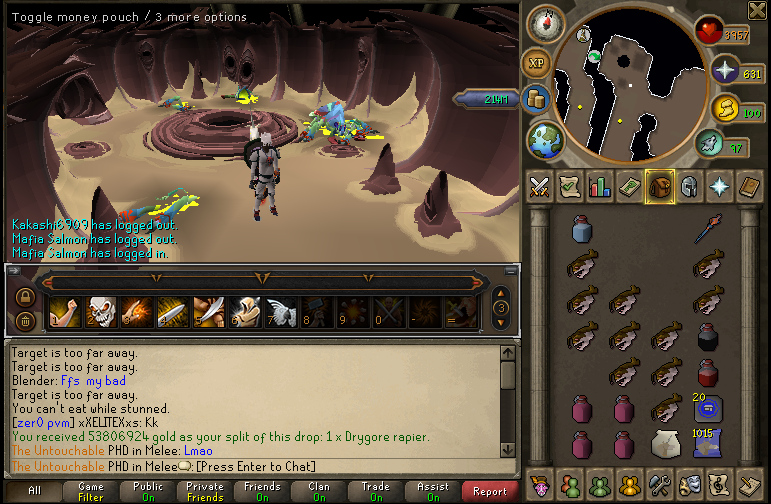Click the padlock to lock the action bar
Image resolution: width=771 pixels, height=504 pixels.
pyautogui.click(x=25, y=297)
